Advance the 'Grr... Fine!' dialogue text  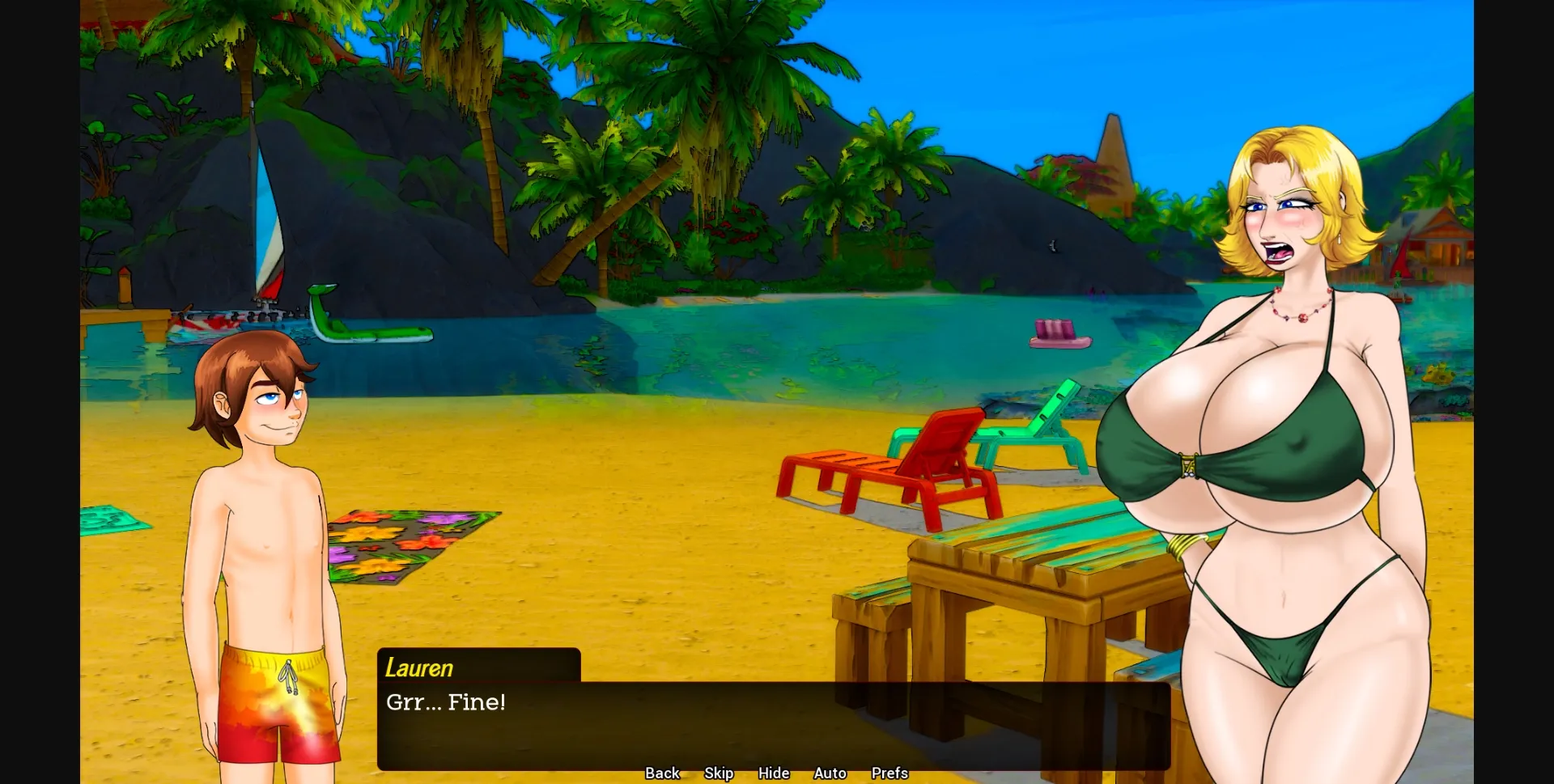[x=446, y=703]
